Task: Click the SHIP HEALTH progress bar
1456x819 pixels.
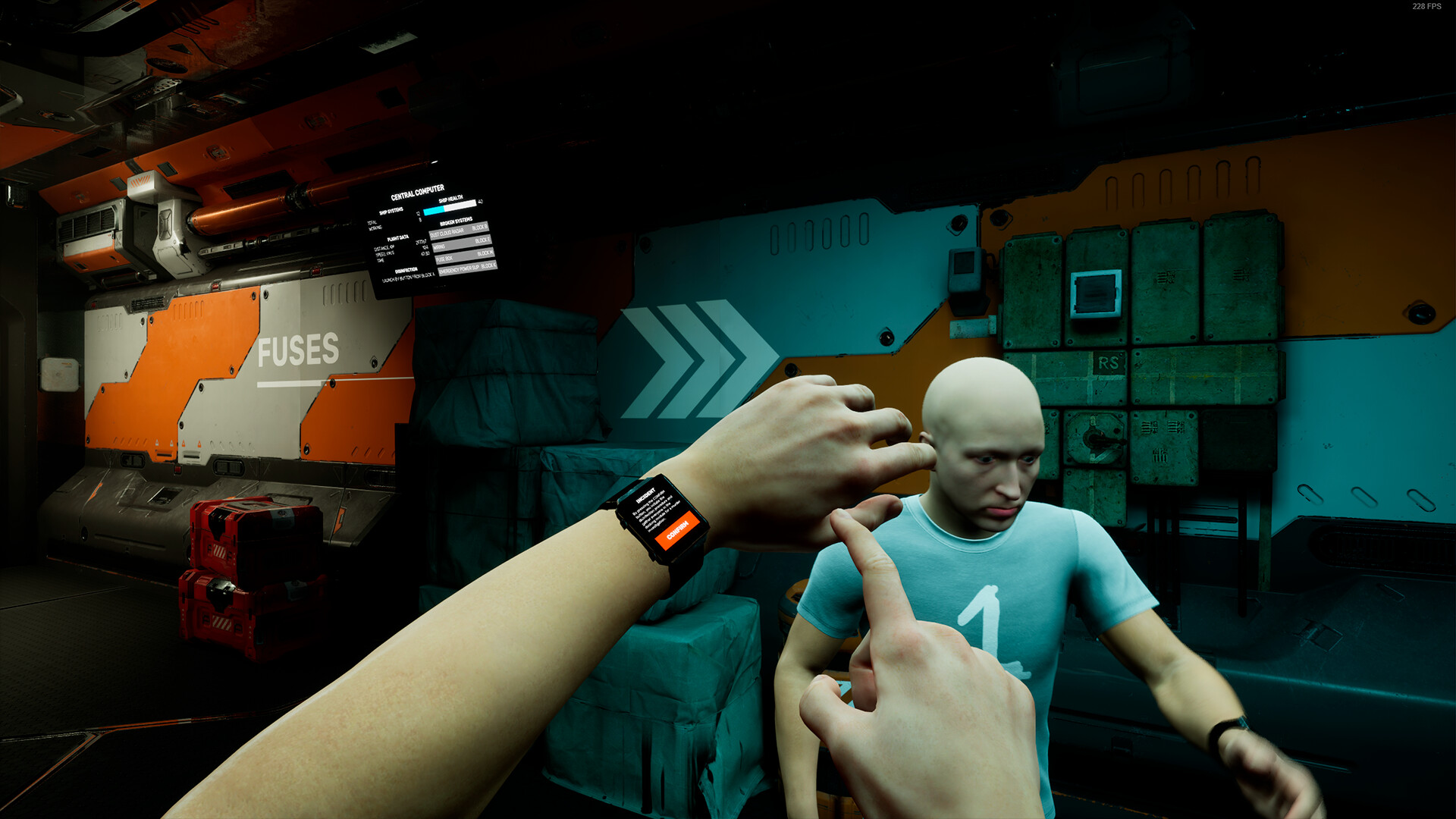Action: 450,206
